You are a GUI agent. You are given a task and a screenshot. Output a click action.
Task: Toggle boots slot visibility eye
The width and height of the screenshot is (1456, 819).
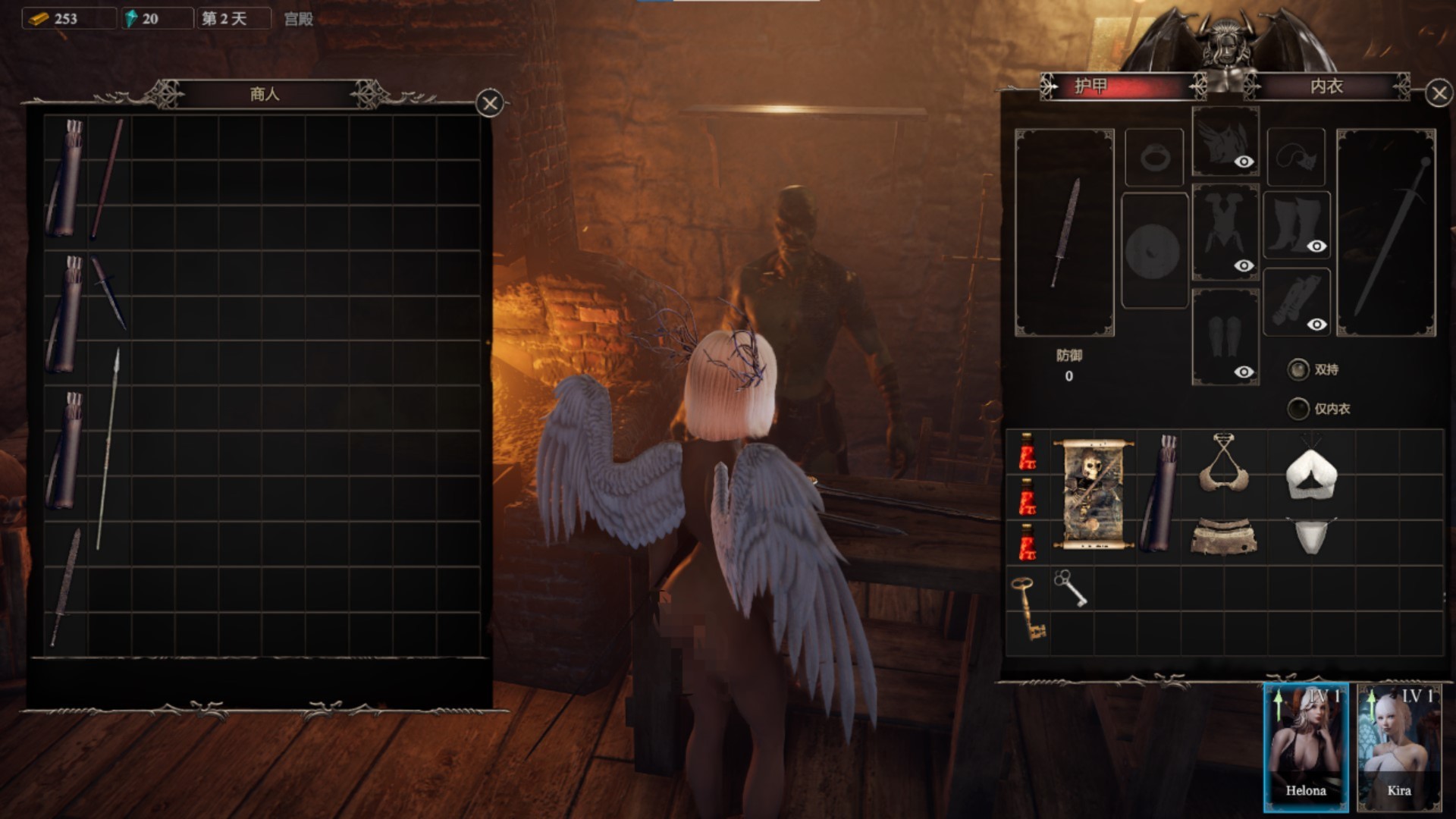(1316, 246)
